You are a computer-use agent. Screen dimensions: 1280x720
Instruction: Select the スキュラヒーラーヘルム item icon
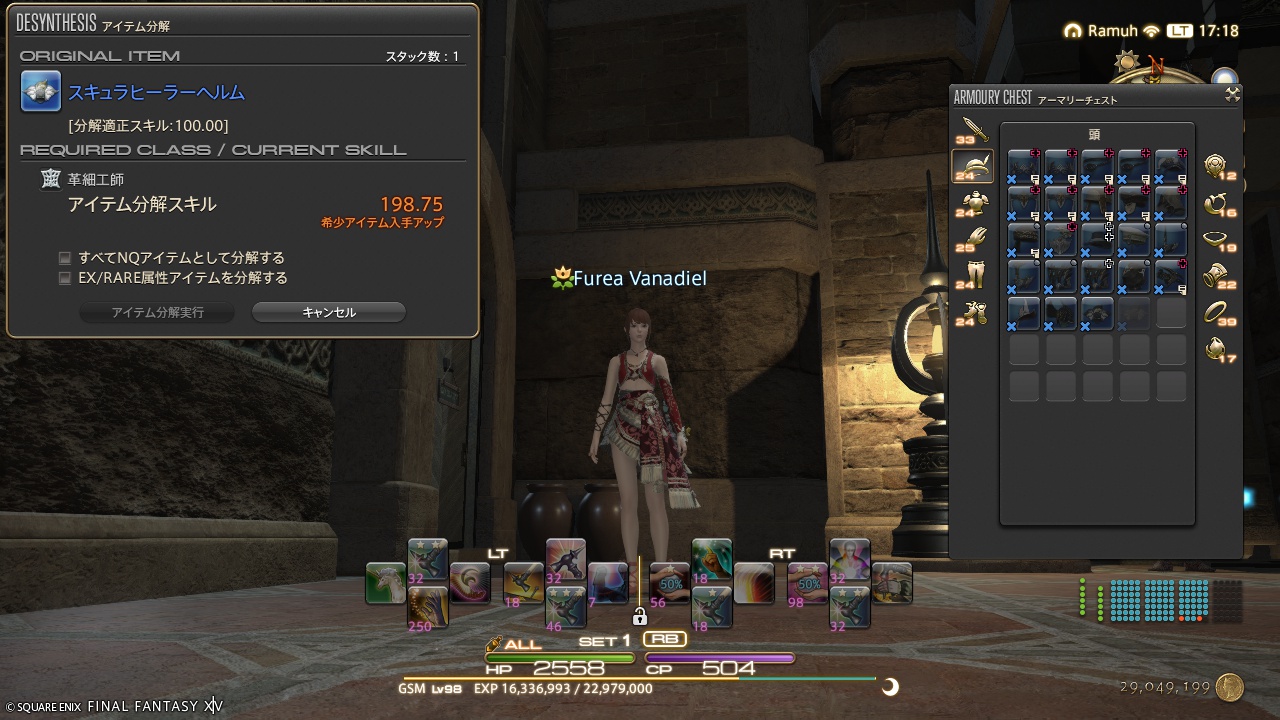click(x=41, y=92)
